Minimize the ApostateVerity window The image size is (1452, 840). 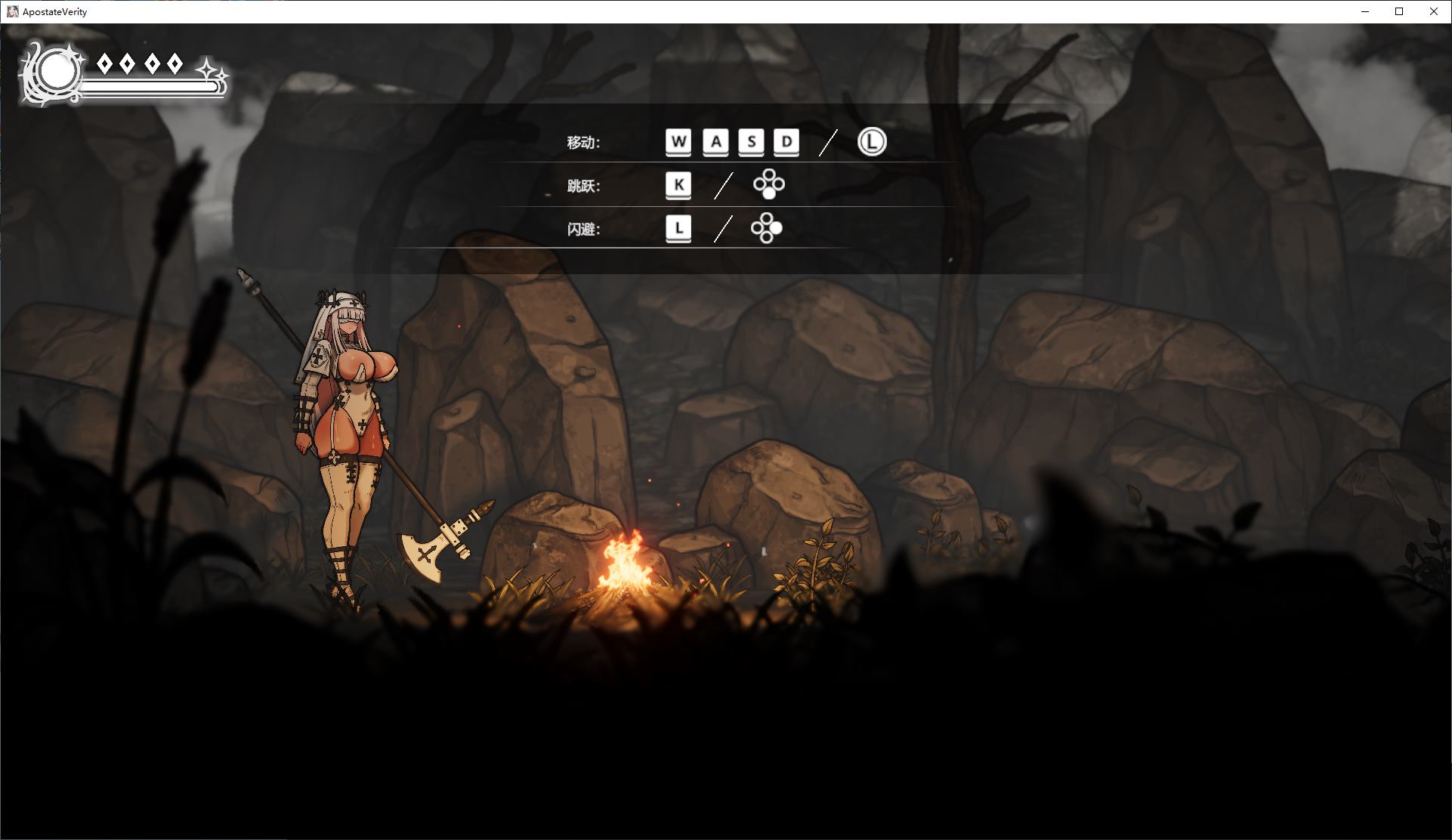coord(1365,11)
